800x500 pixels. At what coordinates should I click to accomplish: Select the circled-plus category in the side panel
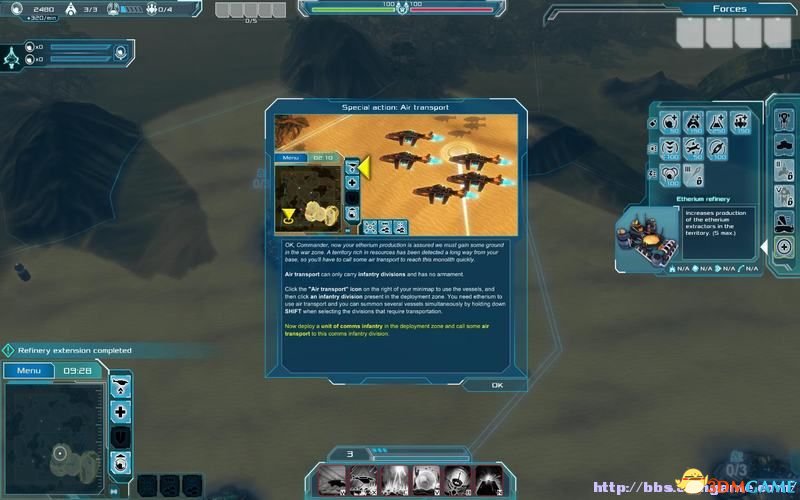pos(783,247)
